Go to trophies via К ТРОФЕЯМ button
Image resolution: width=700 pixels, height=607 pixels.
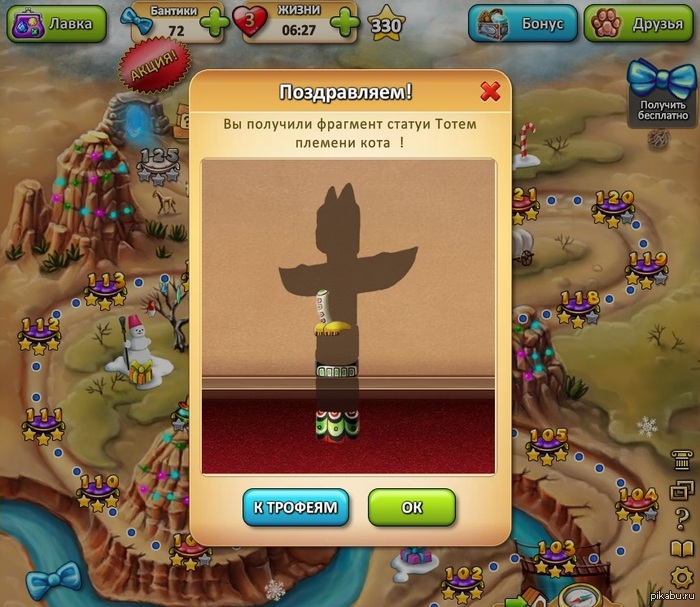(x=296, y=507)
